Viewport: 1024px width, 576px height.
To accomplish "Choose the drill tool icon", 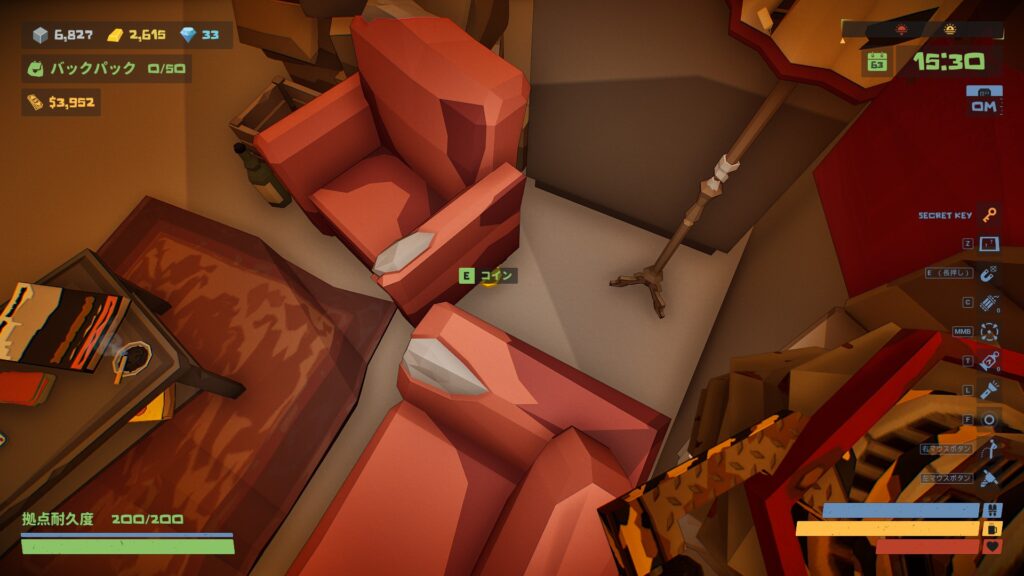I will 989,478.
